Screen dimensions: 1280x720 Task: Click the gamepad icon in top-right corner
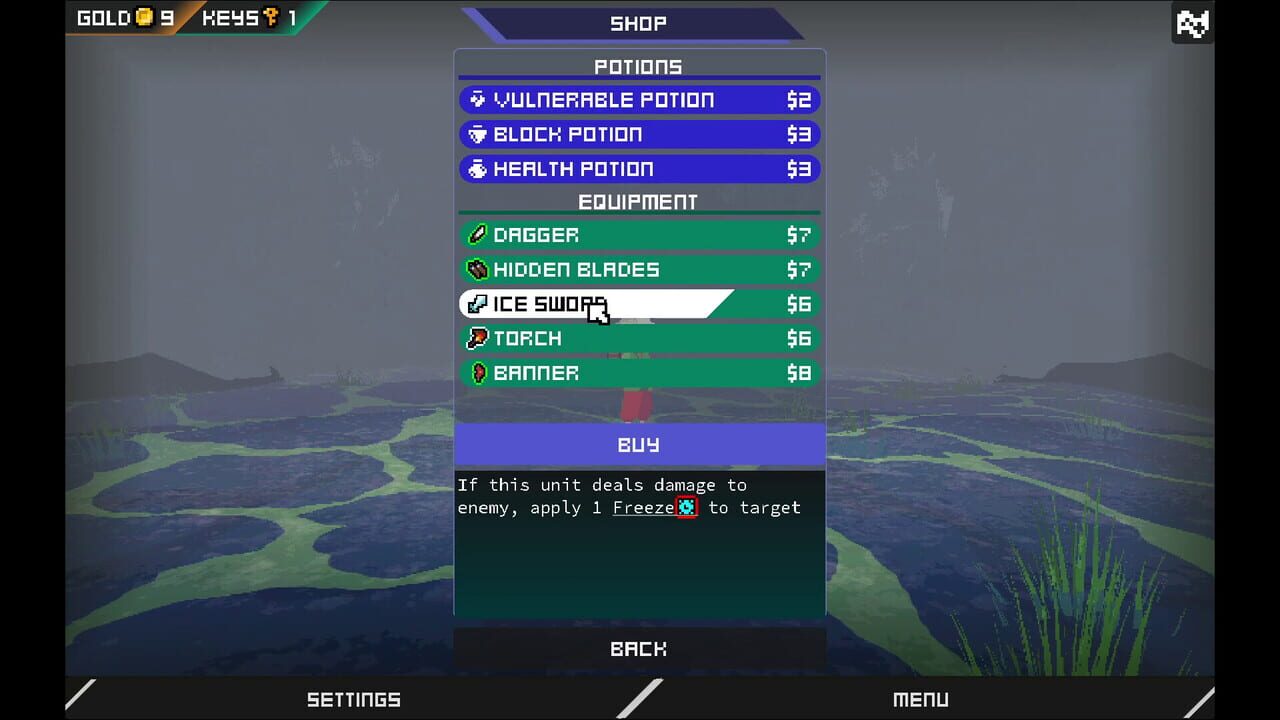pyautogui.click(x=1192, y=23)
